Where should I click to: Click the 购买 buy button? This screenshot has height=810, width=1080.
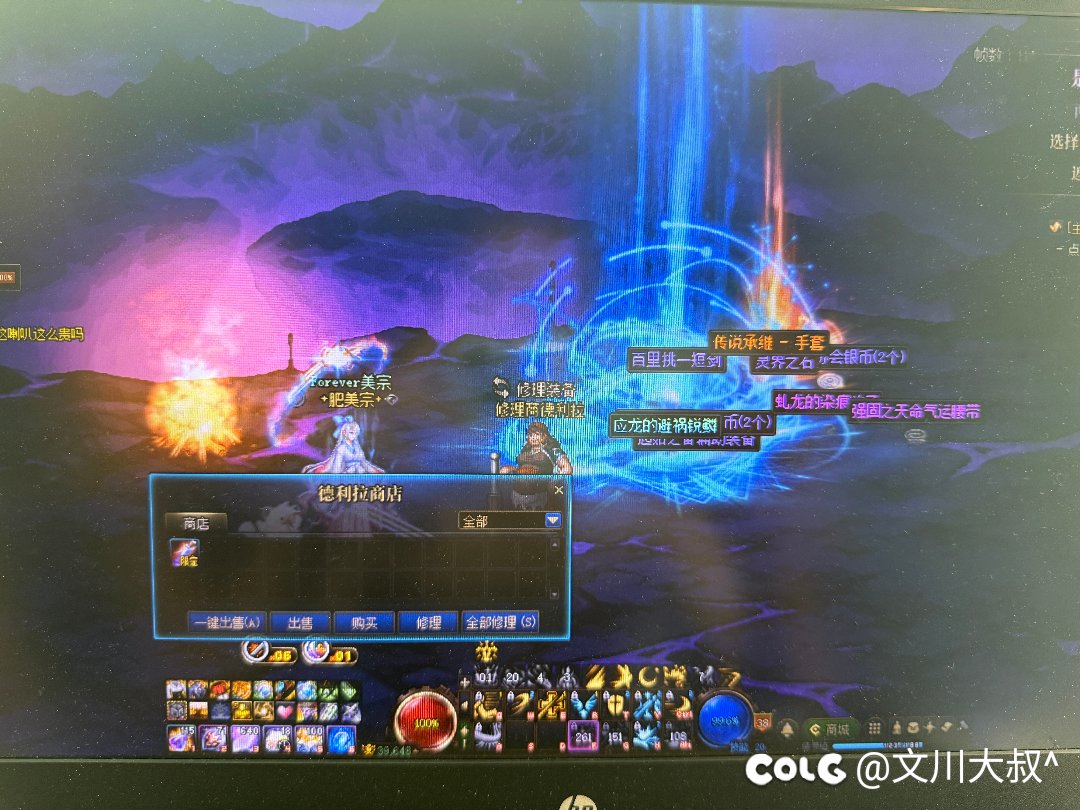[x=363, y=622]
